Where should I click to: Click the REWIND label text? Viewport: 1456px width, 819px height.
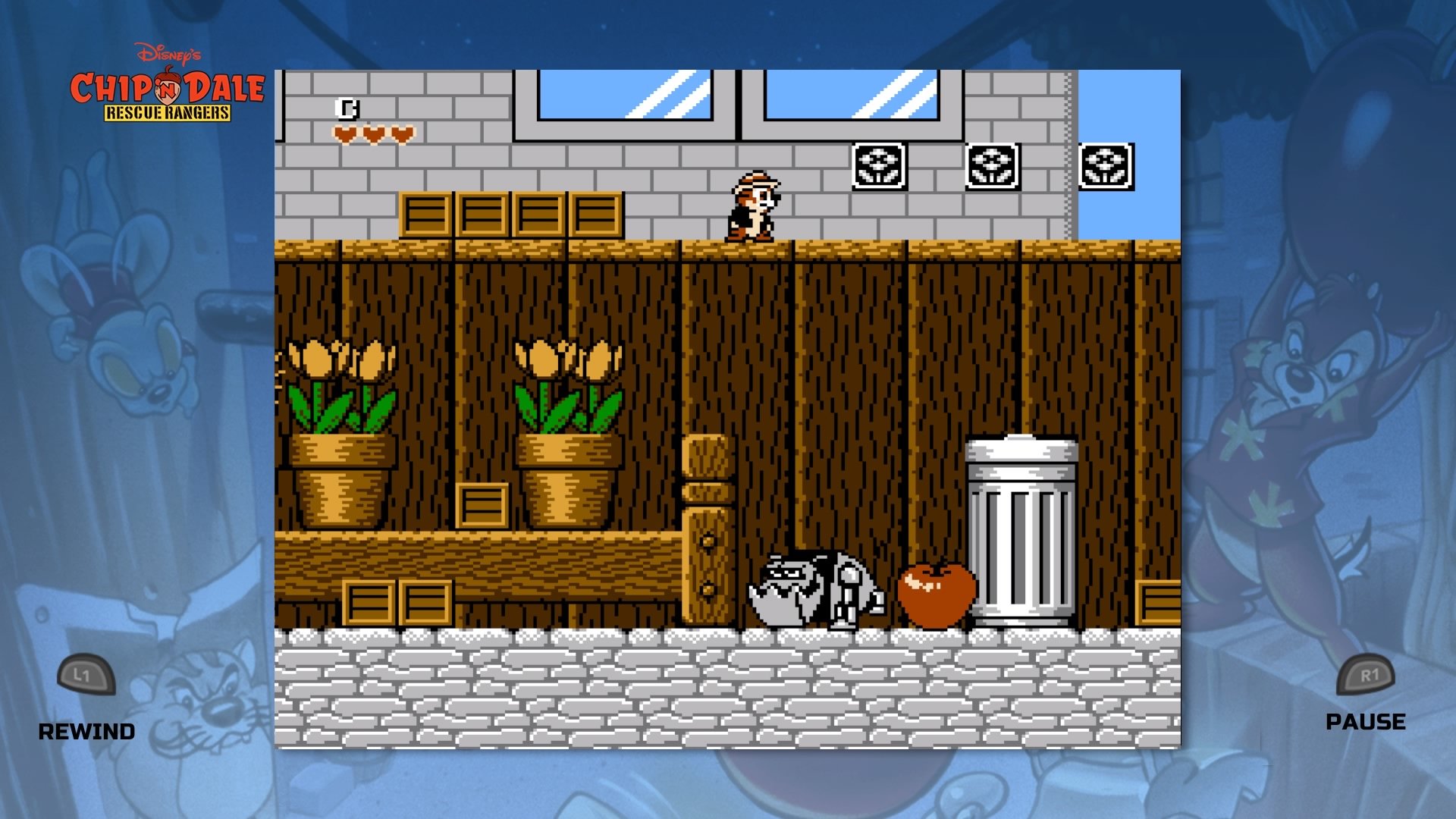coord(87,732)
